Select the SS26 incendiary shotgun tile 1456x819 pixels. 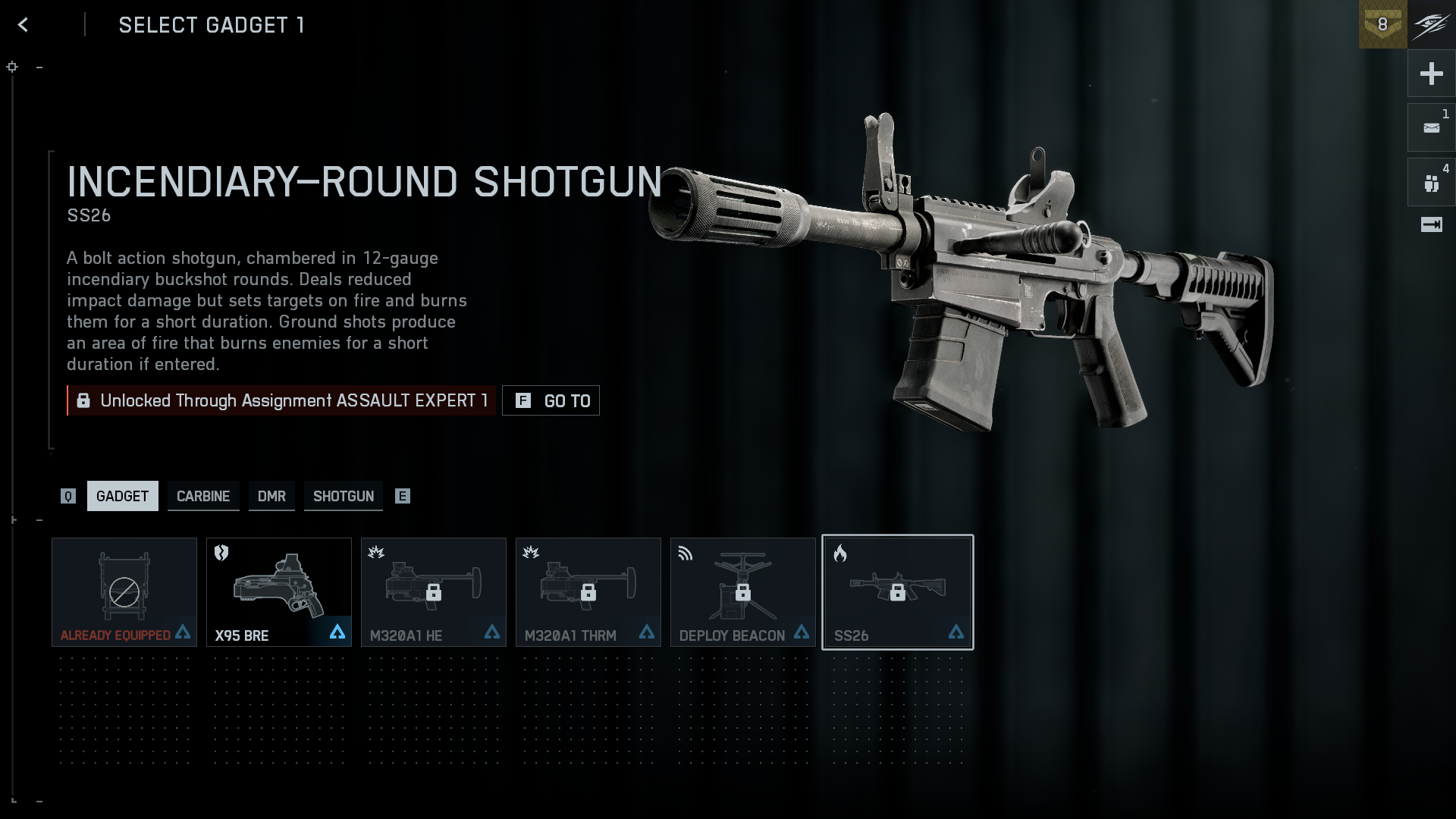(898, 592)
